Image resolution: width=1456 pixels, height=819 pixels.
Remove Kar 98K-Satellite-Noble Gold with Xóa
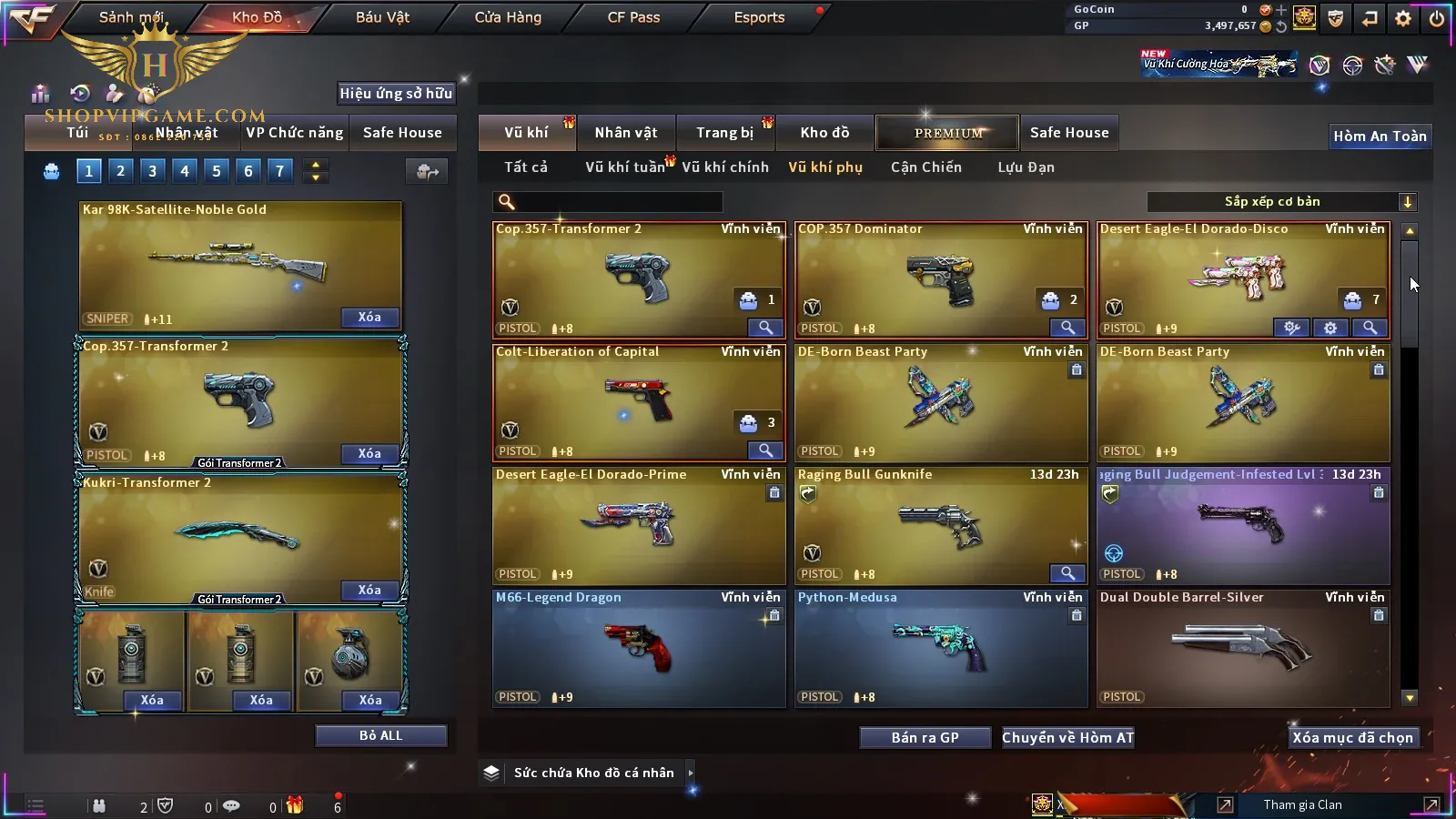tap(369, 317)
